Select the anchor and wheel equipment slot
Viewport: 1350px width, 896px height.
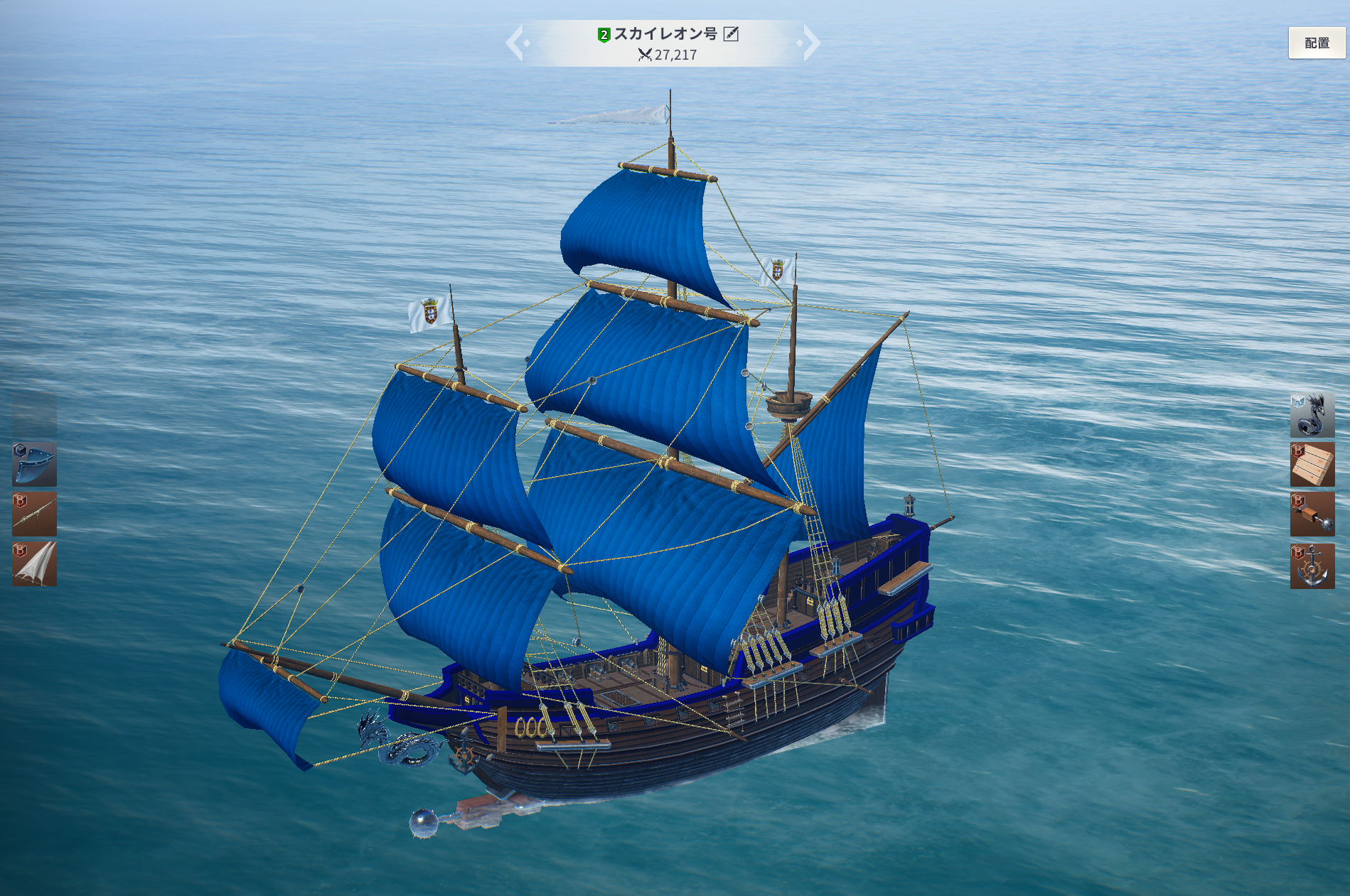[1312, 566]
